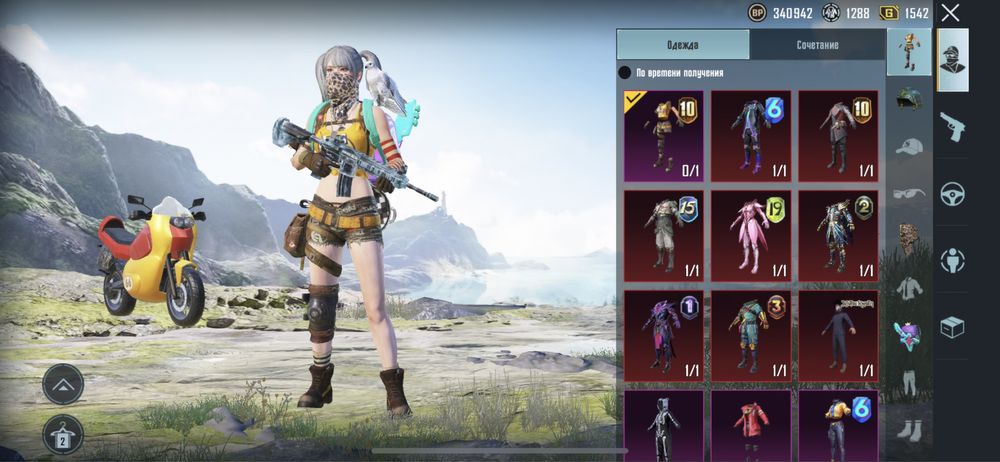Open the box crate section
Screen dimensions: 1000x462
[x=952, y=327]
